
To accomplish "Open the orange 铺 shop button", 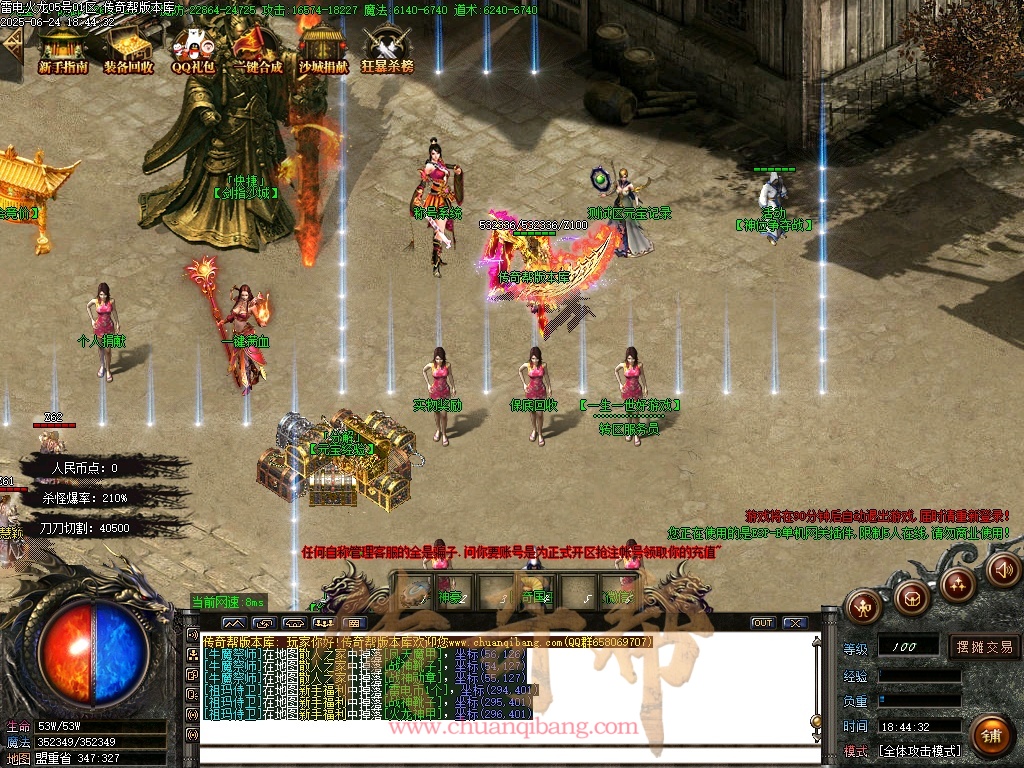I will click(x=992, y=737).
